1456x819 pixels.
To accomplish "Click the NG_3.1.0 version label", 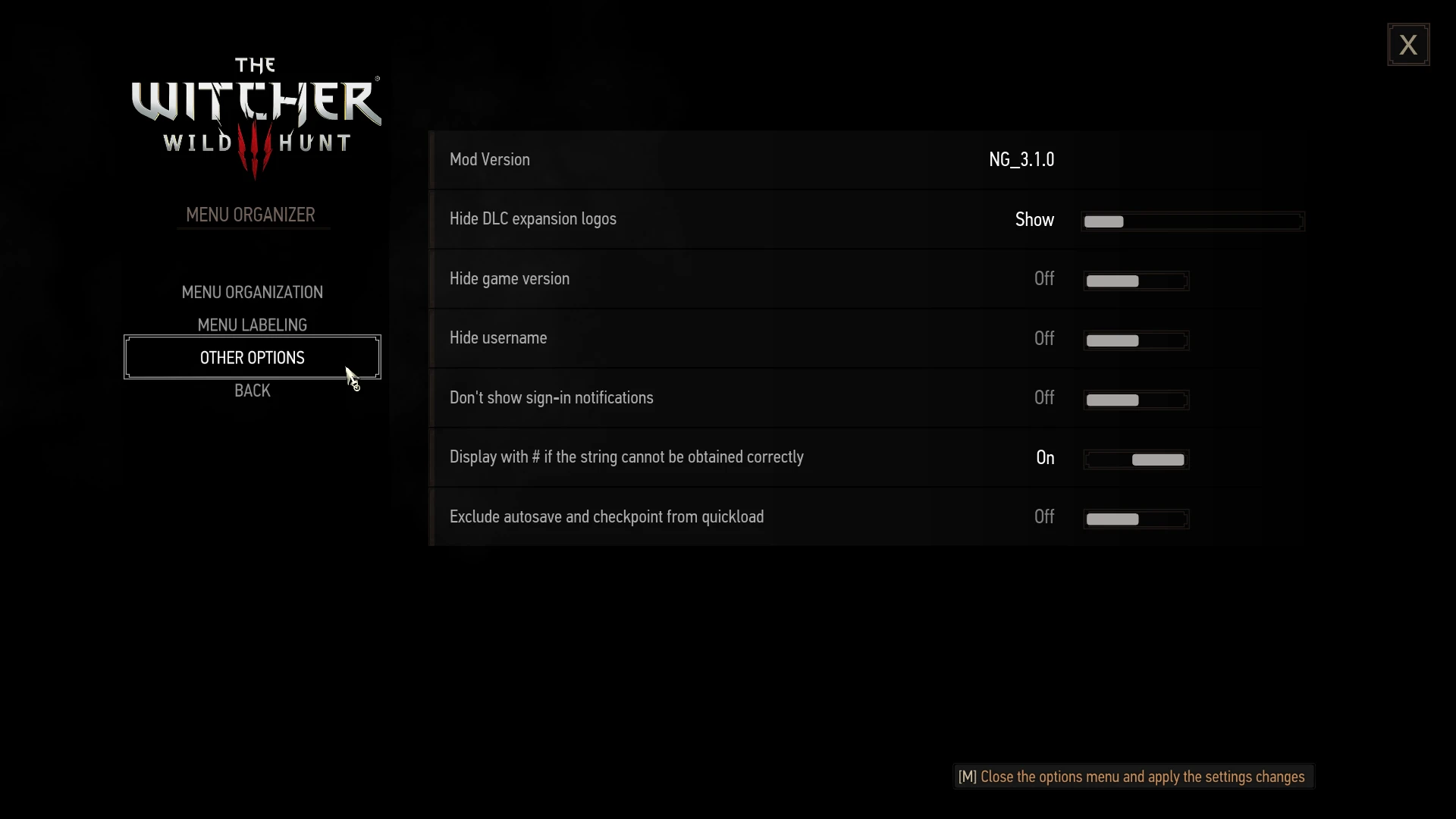I will pyautogui.click(x=1021, y=159).
